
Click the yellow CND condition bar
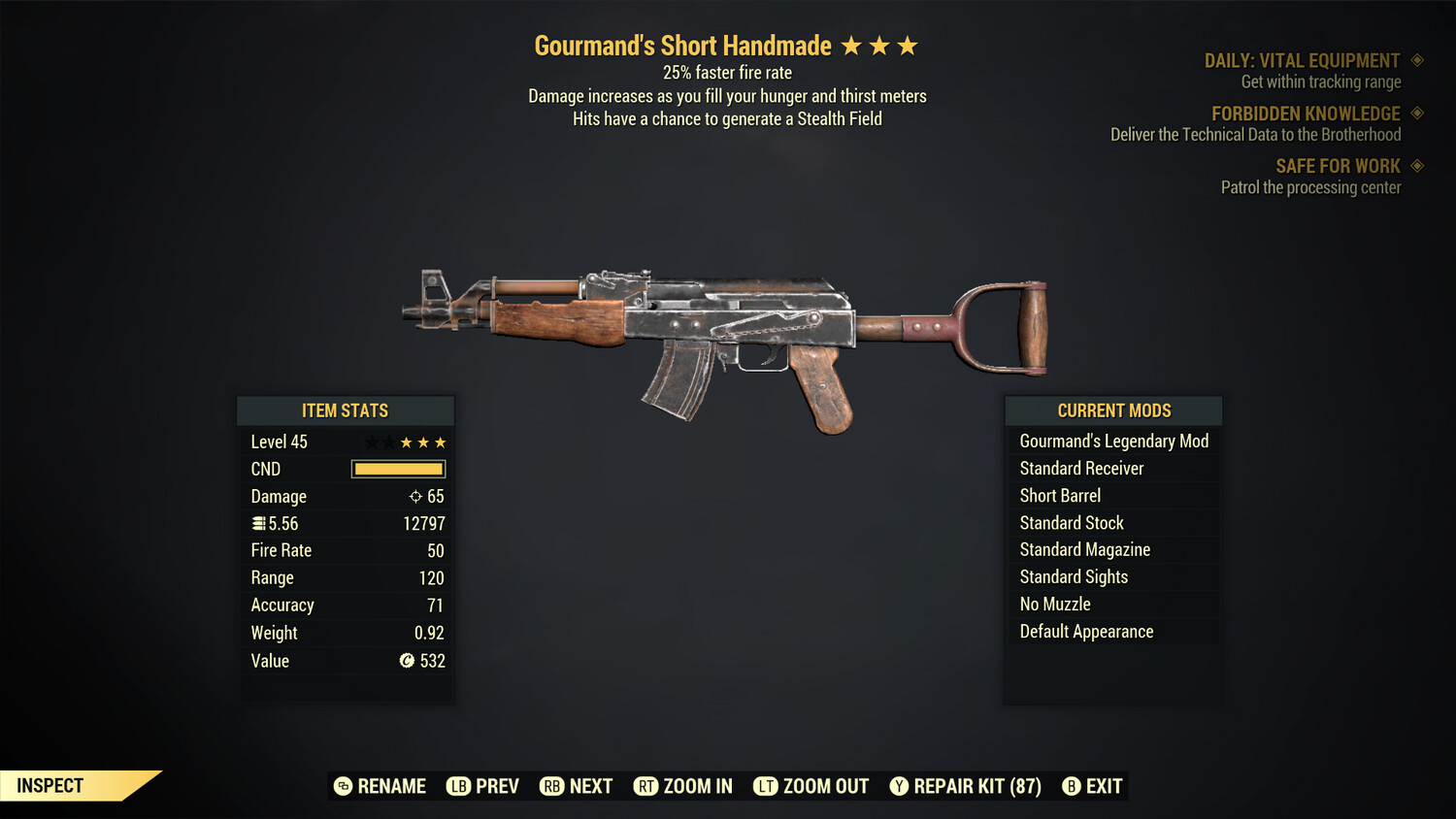tap(398, 469)
